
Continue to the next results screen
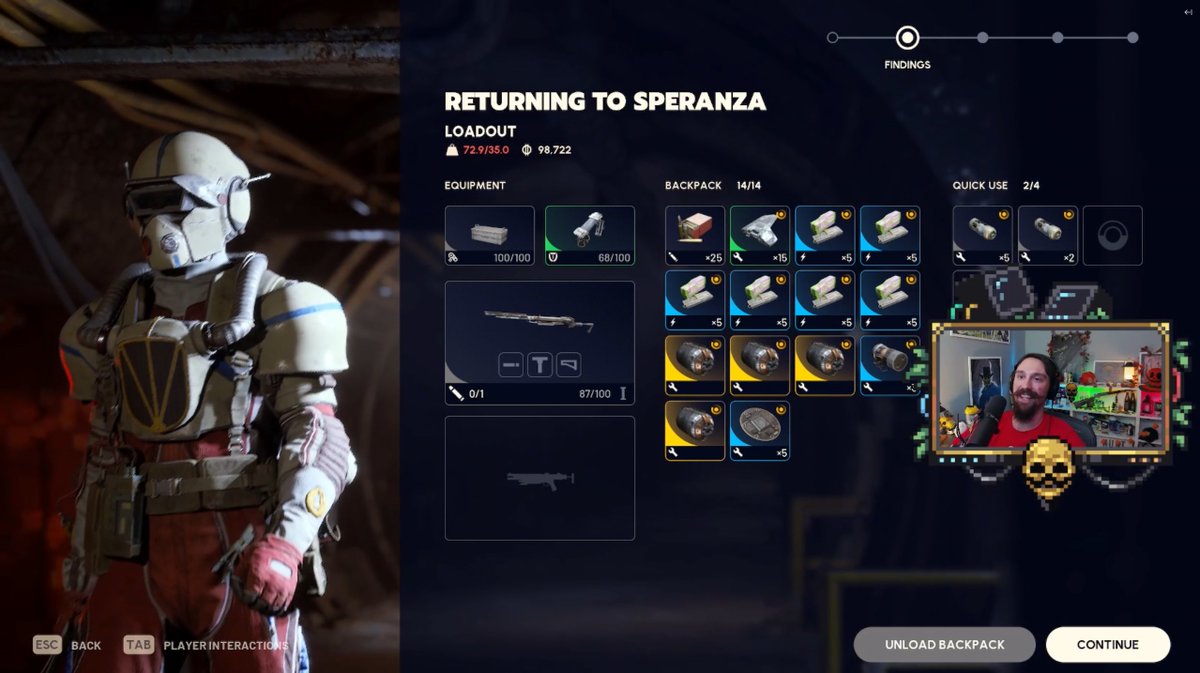tap(1107, 645)
